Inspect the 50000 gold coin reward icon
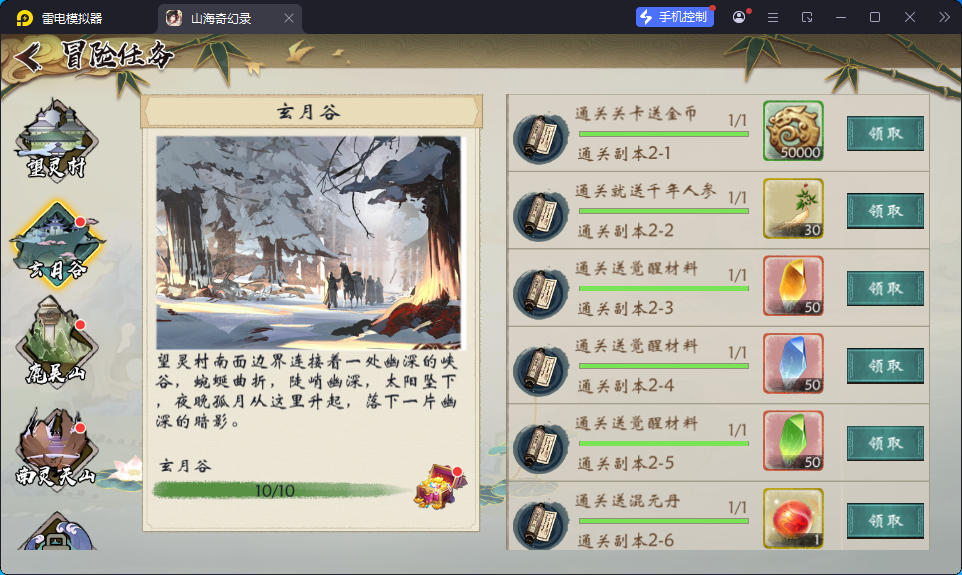 pyautogui.click(x=793, y=131)
